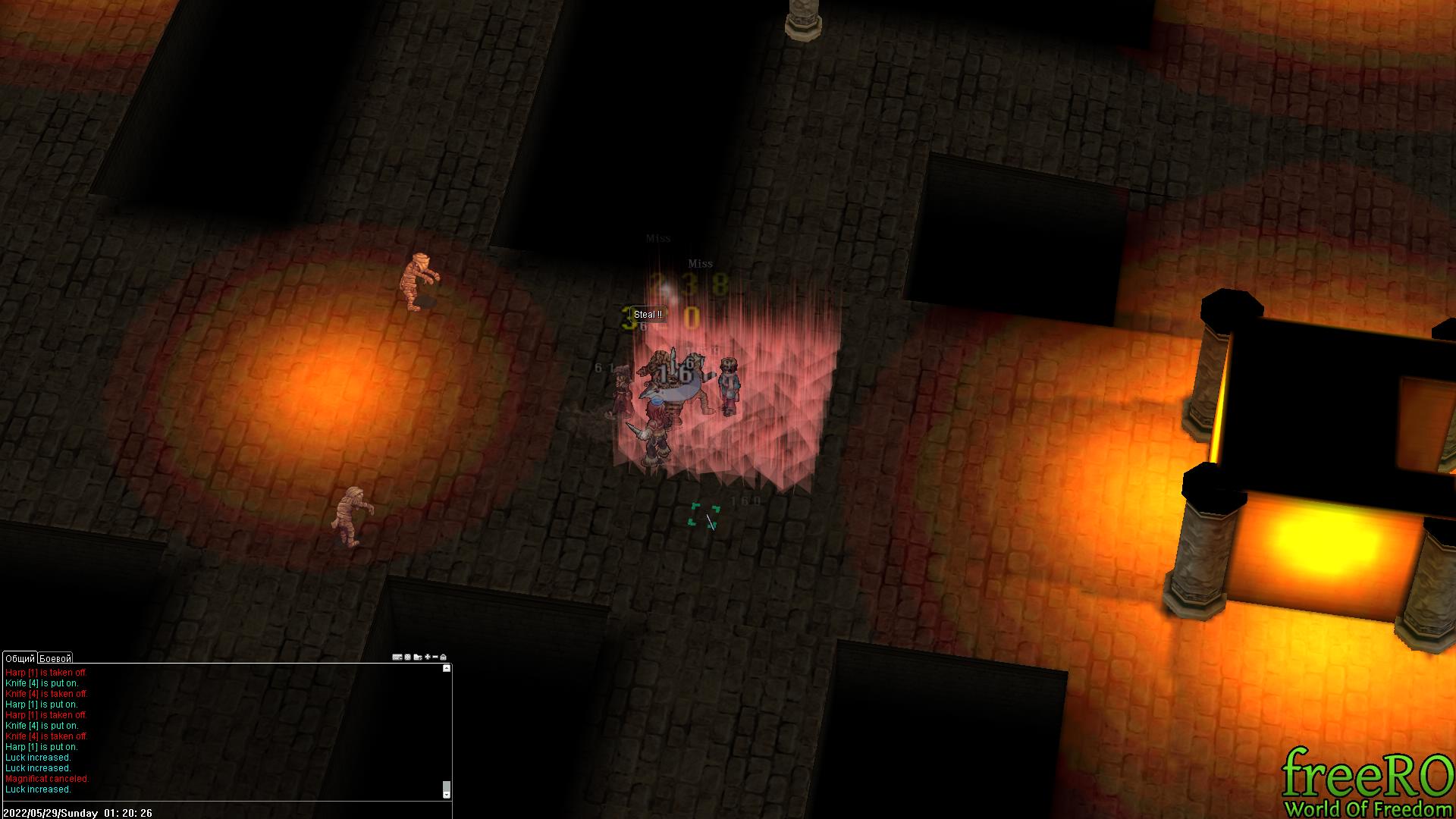
Task: Open the Боевой chat tab
Action: coord(55,658)
